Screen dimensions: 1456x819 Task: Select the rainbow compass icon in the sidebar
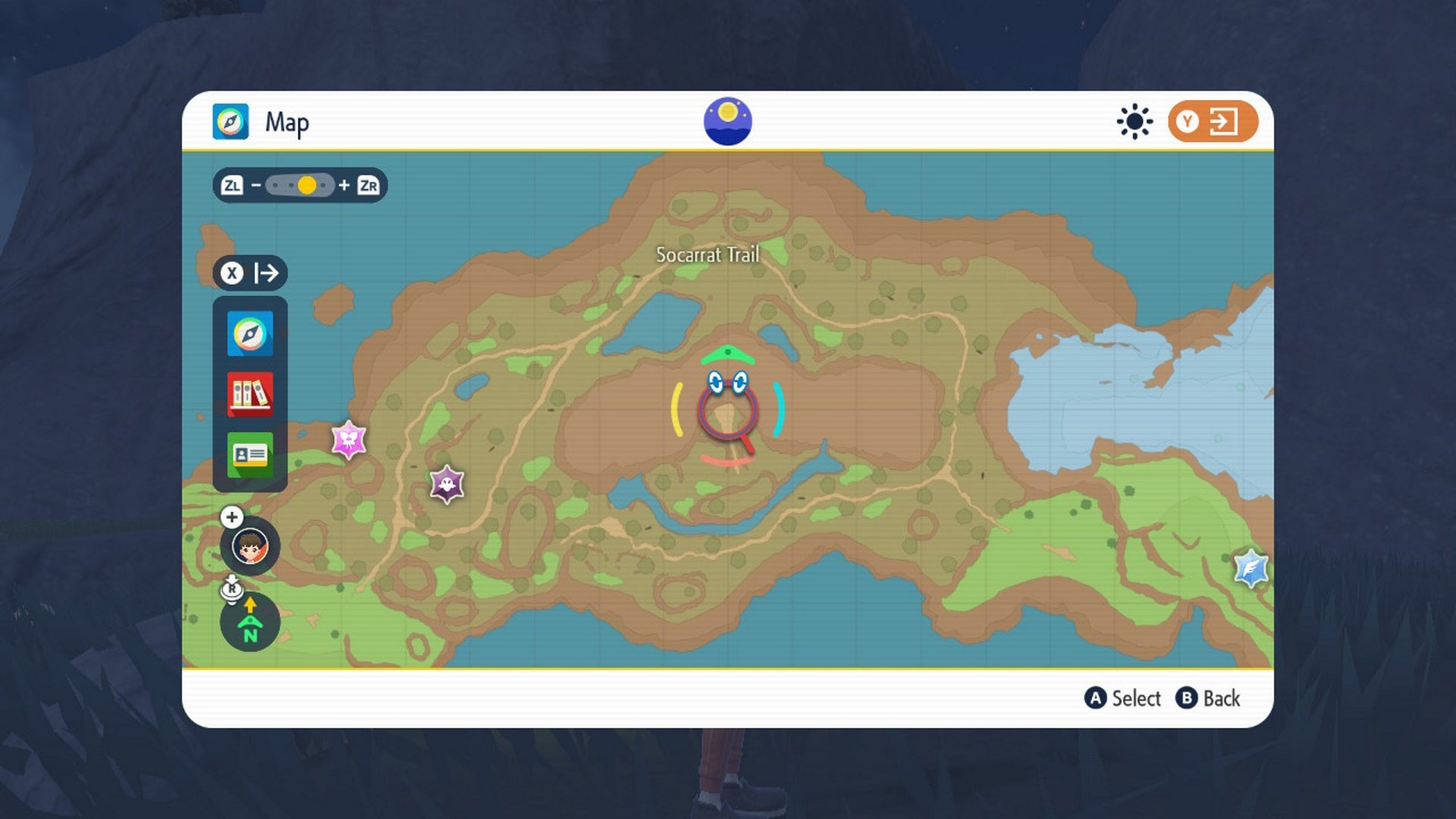point(250,333)
